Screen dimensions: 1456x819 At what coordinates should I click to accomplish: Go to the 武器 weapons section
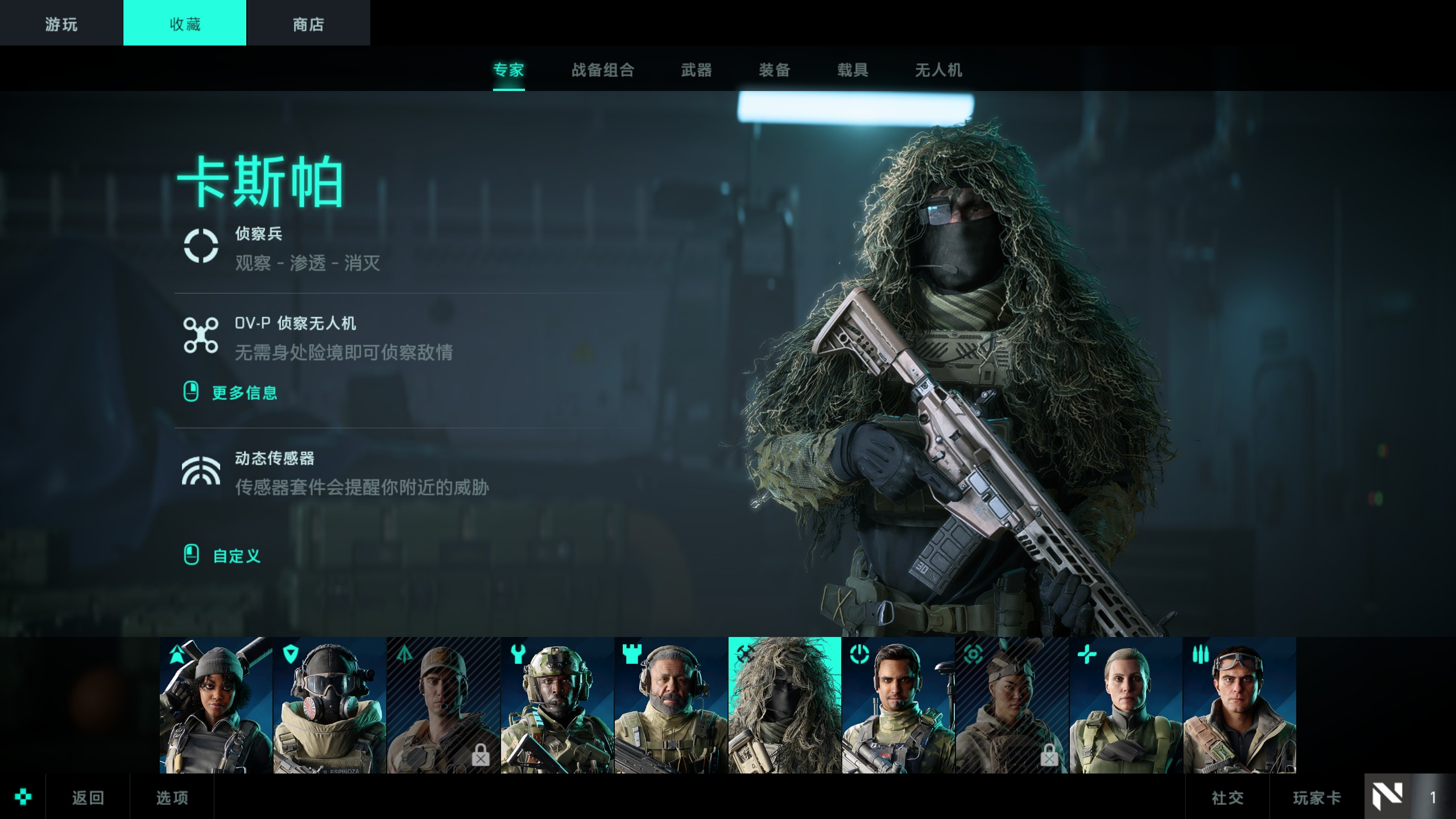(x=697, y=70)
